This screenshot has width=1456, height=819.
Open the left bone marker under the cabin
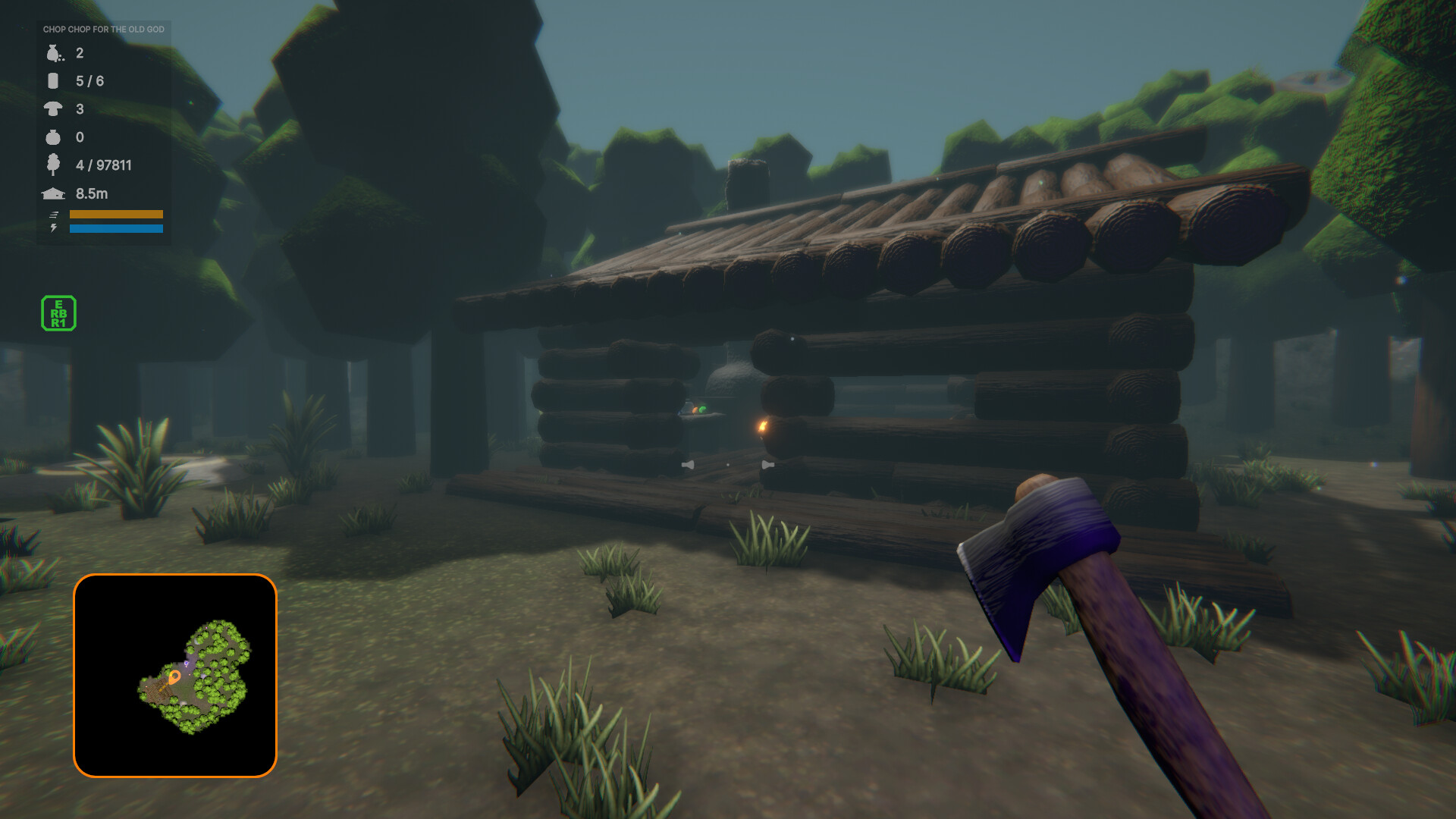tap(689, 465)
